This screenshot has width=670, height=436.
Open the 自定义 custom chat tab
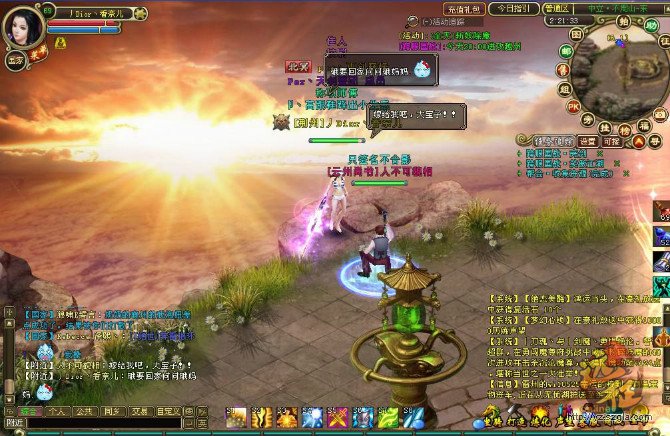(167, 411)
